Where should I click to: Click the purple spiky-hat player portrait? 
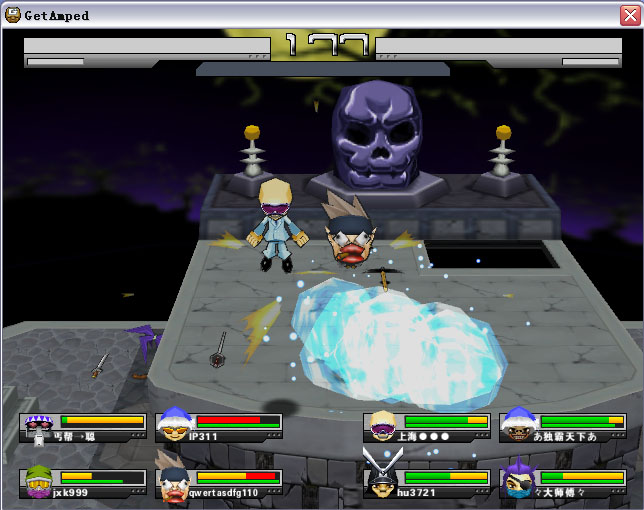coord(39,427)
